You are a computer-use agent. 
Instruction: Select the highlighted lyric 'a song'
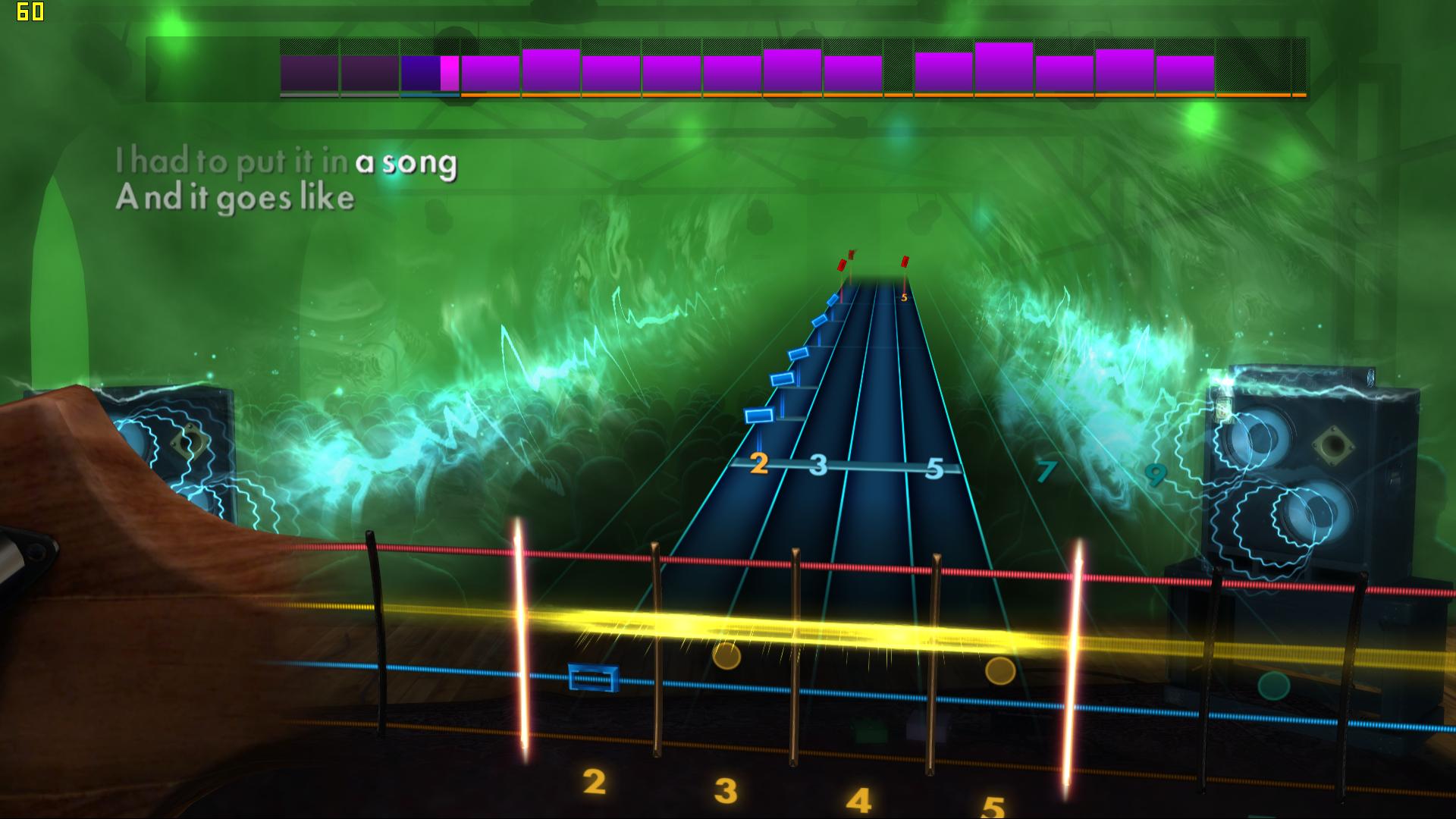point(408,161)
